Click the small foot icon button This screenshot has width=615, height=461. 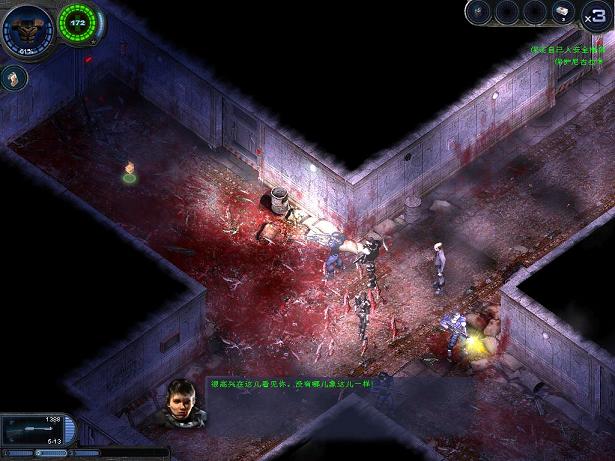click(x=13, y=78)
